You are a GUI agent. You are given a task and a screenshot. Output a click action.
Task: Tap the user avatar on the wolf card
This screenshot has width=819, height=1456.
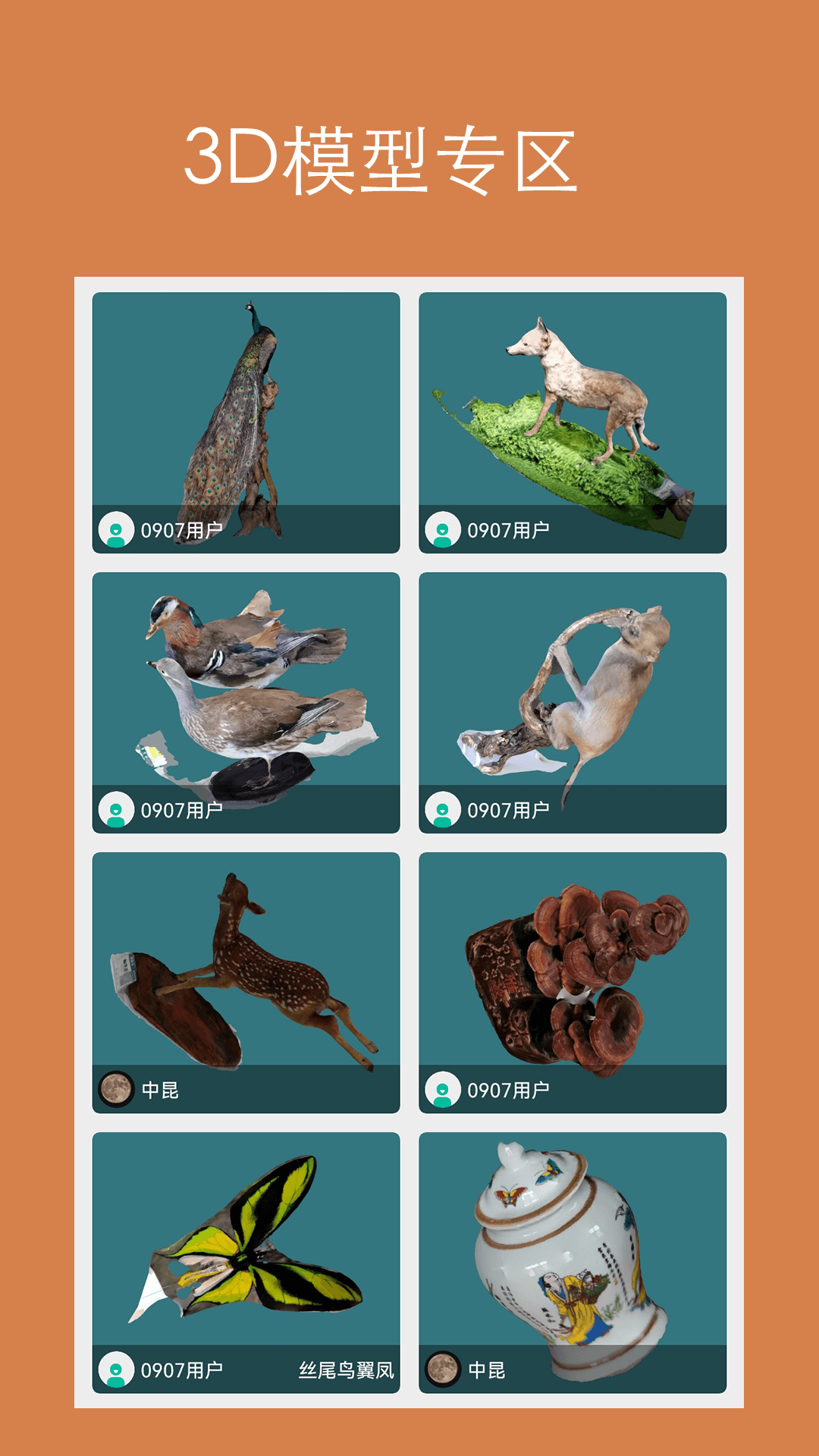click(x=443, y=530)
